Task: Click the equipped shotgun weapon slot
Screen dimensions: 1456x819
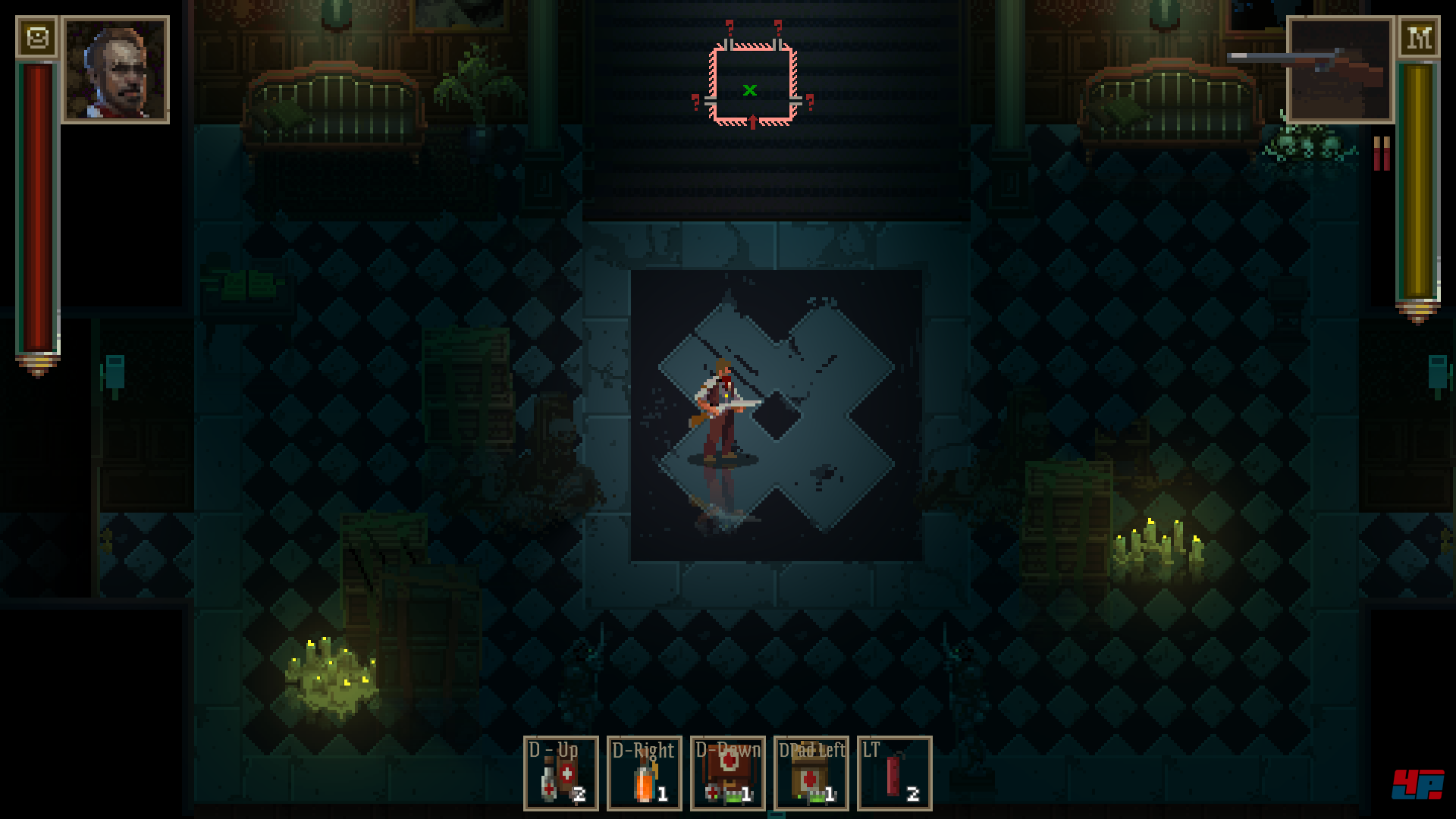Action: coord(1340,70)
